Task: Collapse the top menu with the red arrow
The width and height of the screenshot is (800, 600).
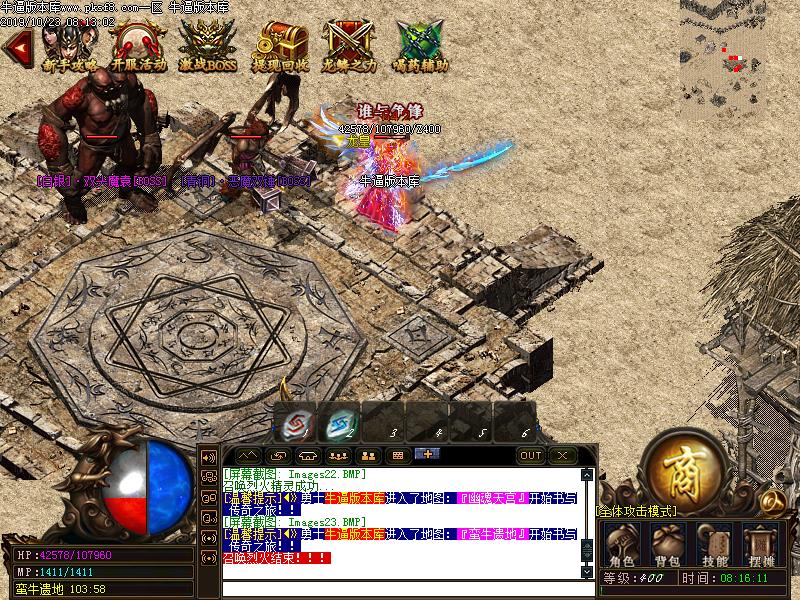Action: click(18, 44)
